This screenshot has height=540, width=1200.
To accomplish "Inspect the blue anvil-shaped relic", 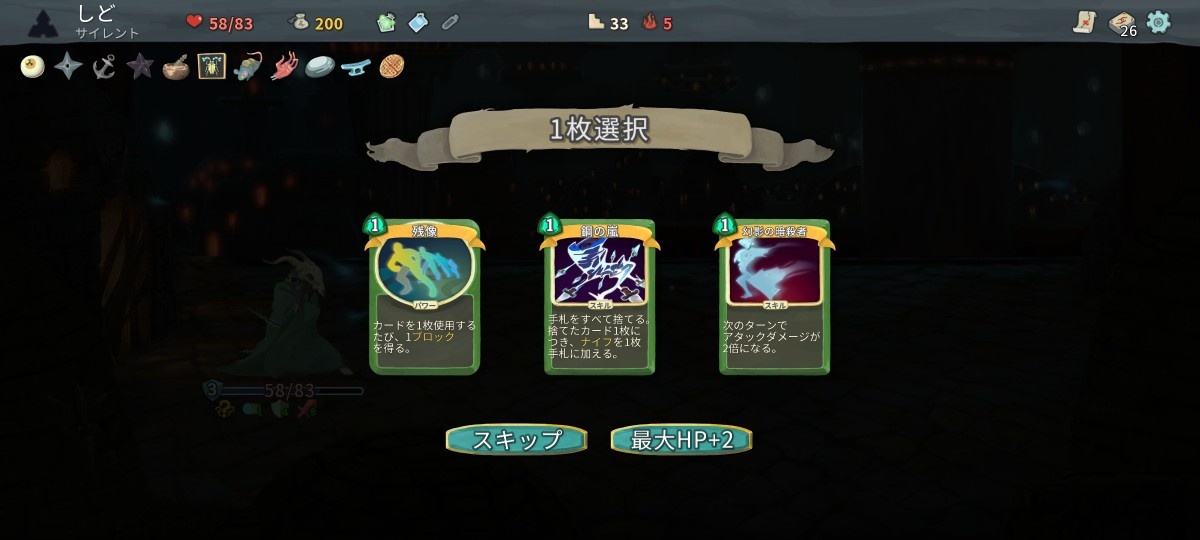I will (x=355, y=67).
